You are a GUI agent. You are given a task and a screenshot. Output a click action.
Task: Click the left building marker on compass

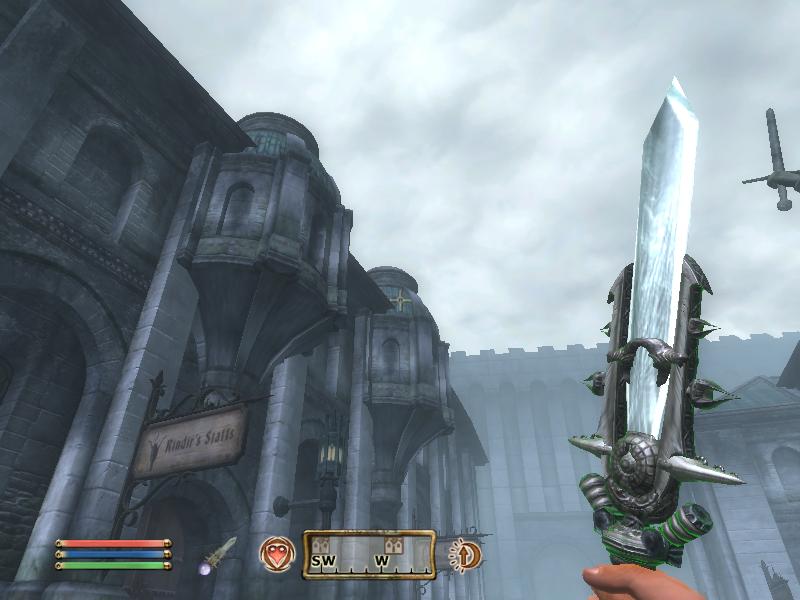click(x=322, y=544)
